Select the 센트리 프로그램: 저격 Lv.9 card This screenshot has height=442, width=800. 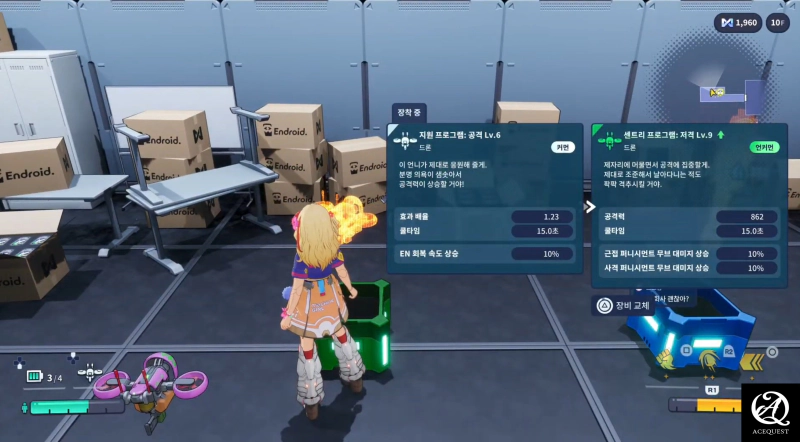point(689,203)
